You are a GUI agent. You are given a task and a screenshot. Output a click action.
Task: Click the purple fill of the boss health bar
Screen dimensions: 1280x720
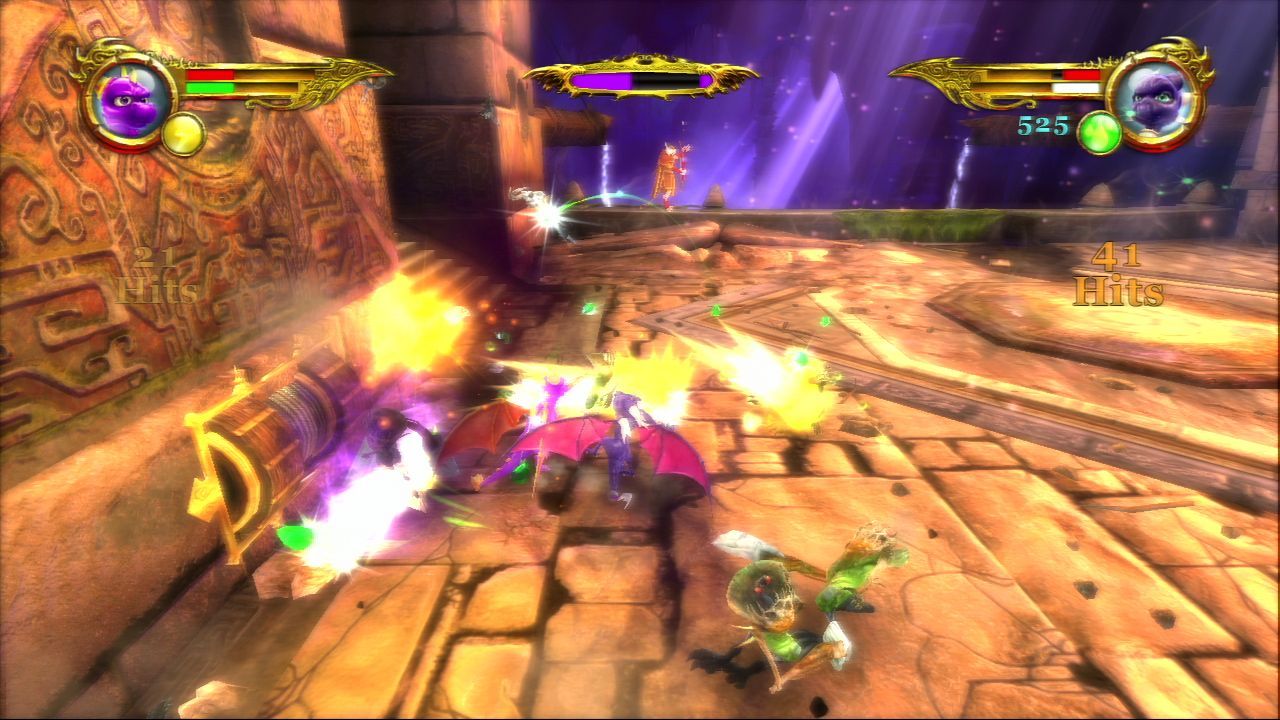(x=600, y=79)
